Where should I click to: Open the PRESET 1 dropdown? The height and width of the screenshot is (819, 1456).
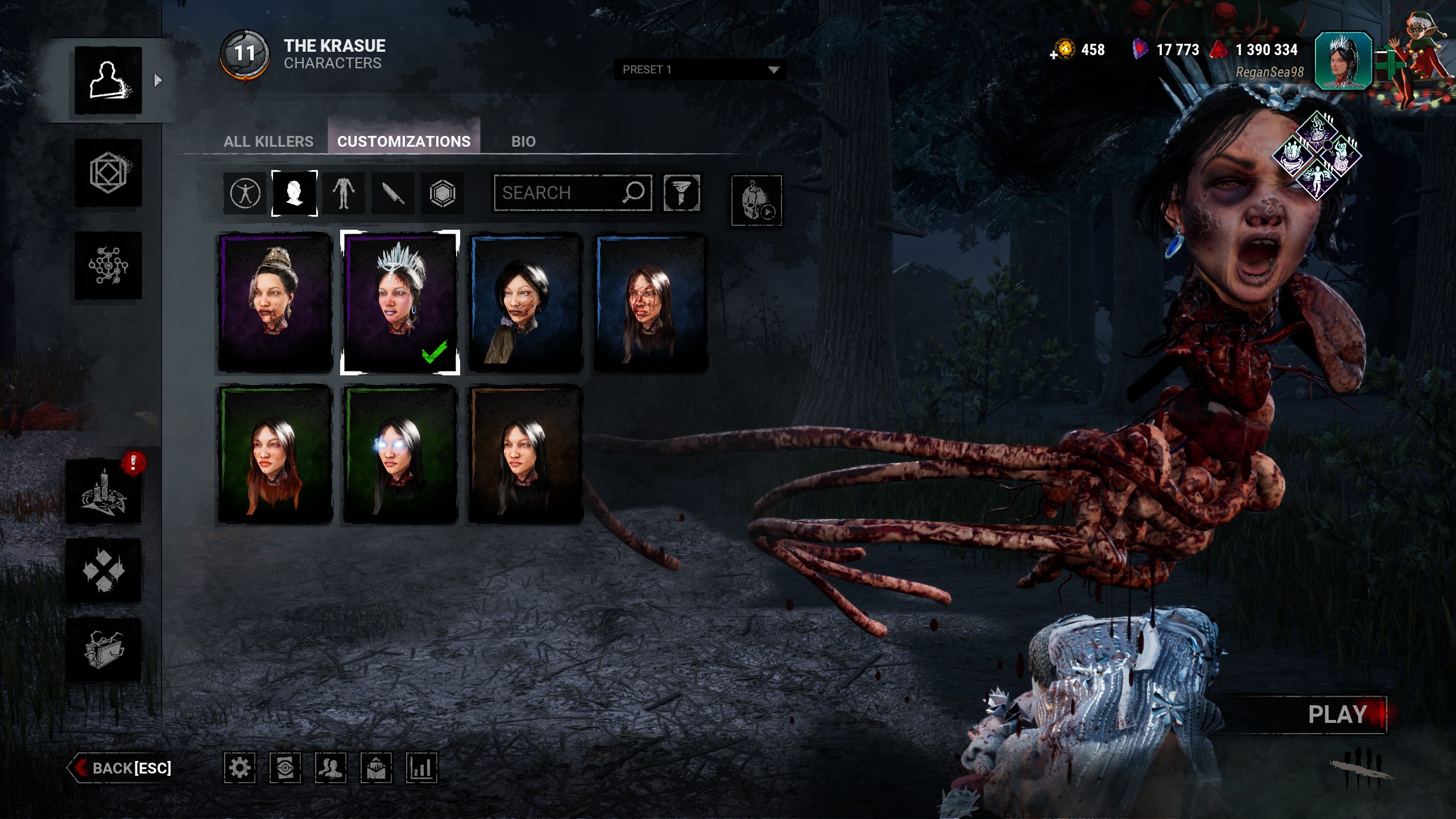[x=700, y=69]
